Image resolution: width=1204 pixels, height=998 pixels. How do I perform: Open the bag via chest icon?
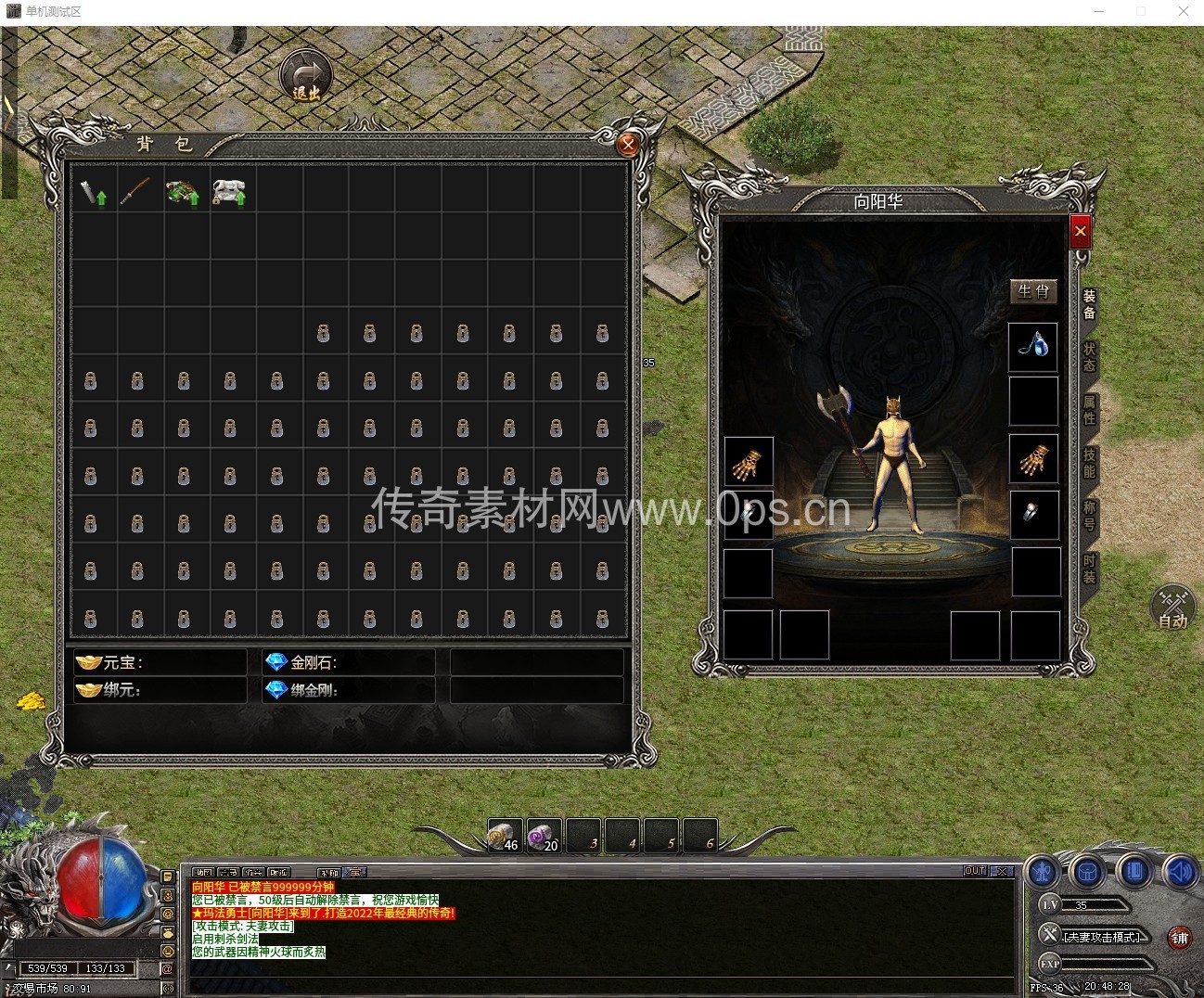click(1087, 873)
